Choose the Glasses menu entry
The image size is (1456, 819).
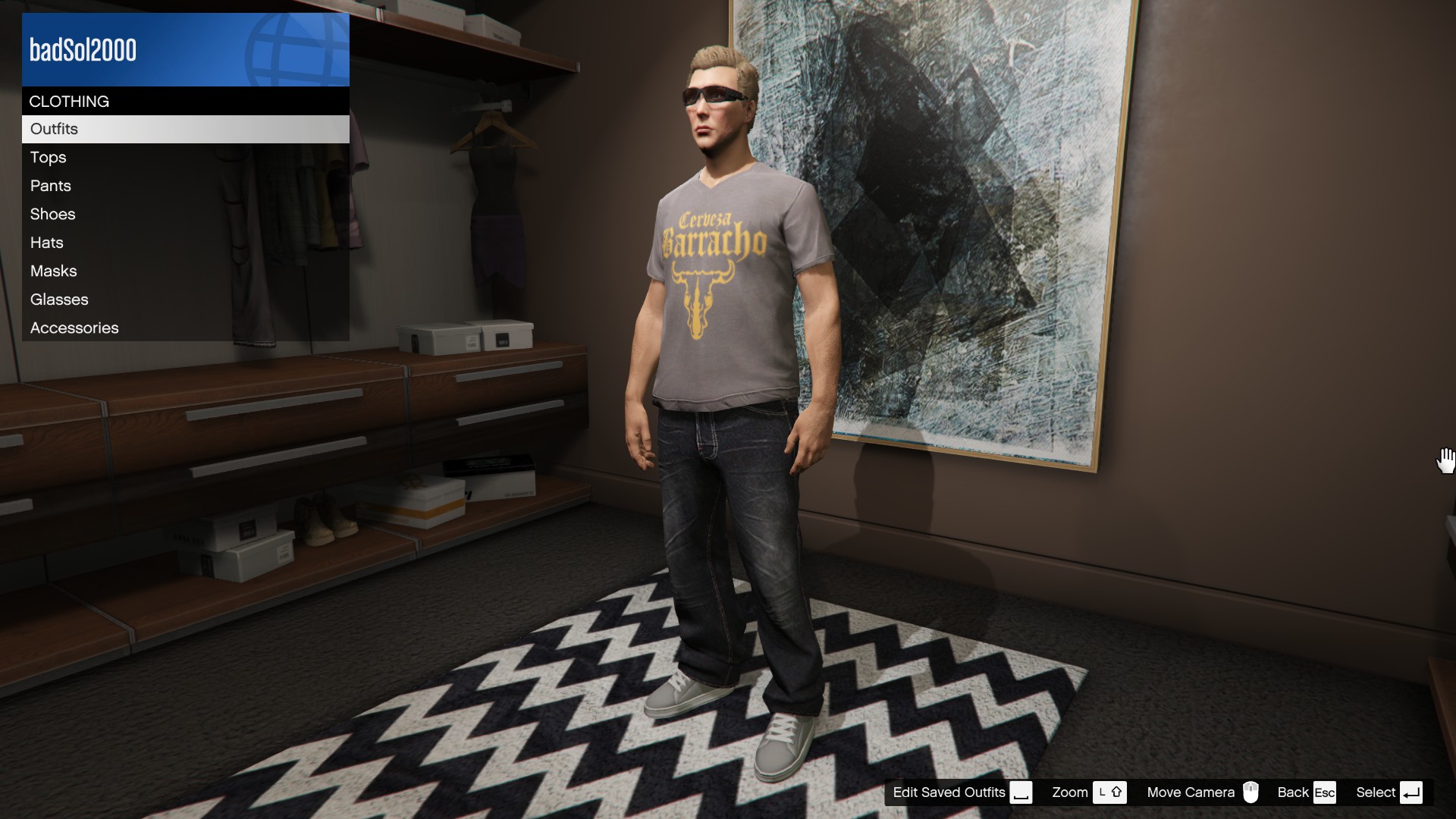[185, 300]
